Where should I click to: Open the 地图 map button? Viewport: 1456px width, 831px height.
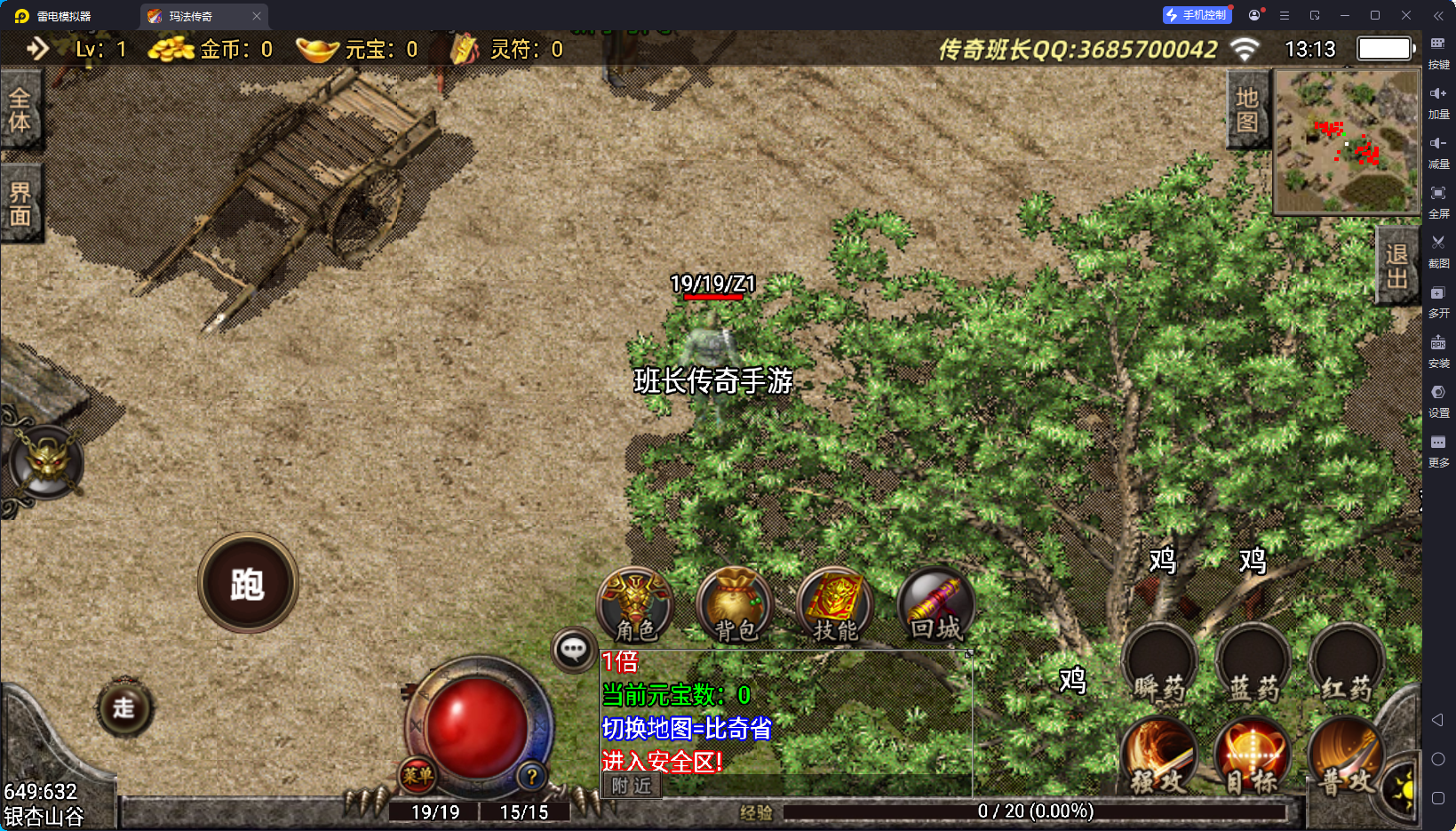tap(1247, 110)
